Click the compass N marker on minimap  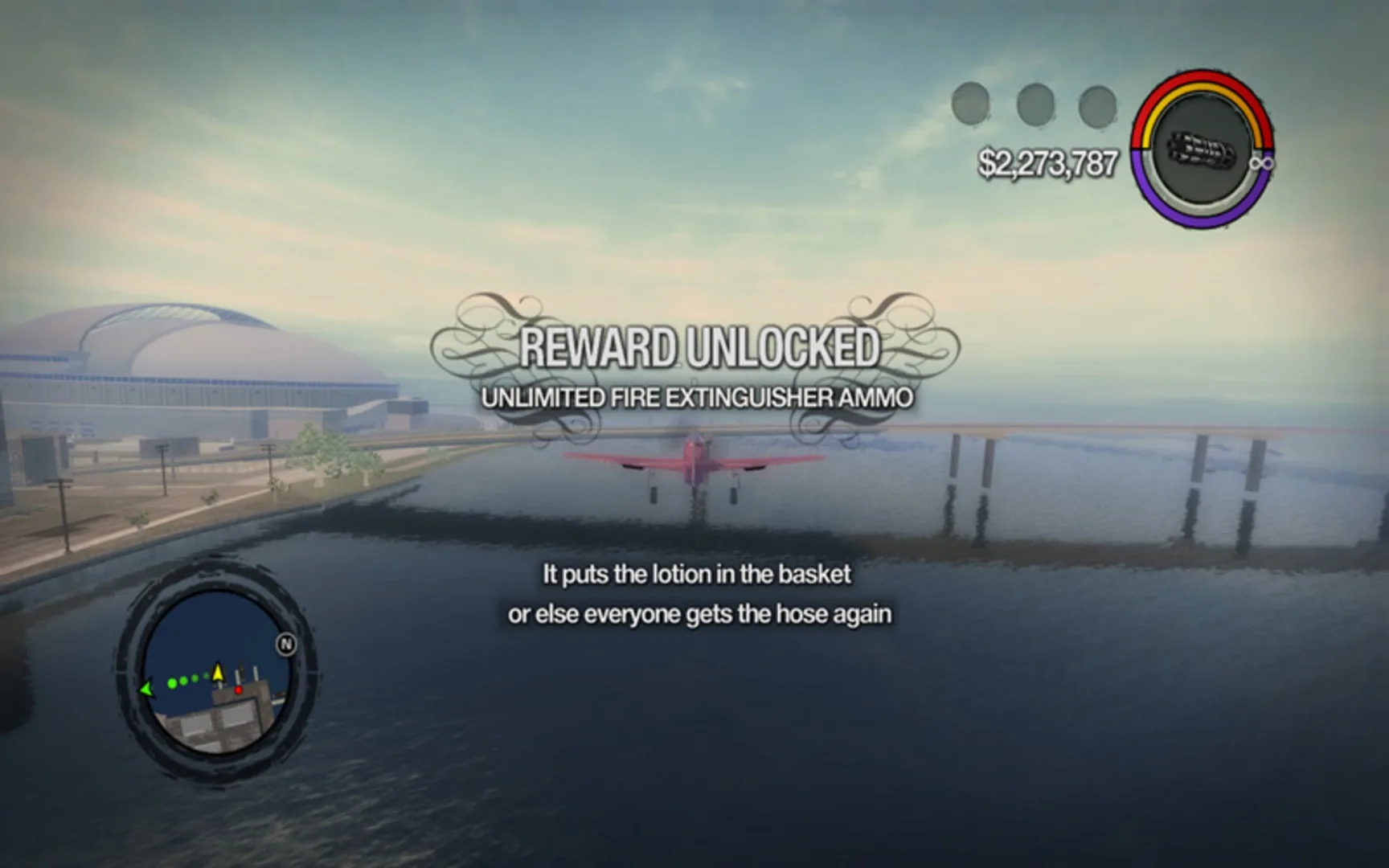[x=287, y=644]
